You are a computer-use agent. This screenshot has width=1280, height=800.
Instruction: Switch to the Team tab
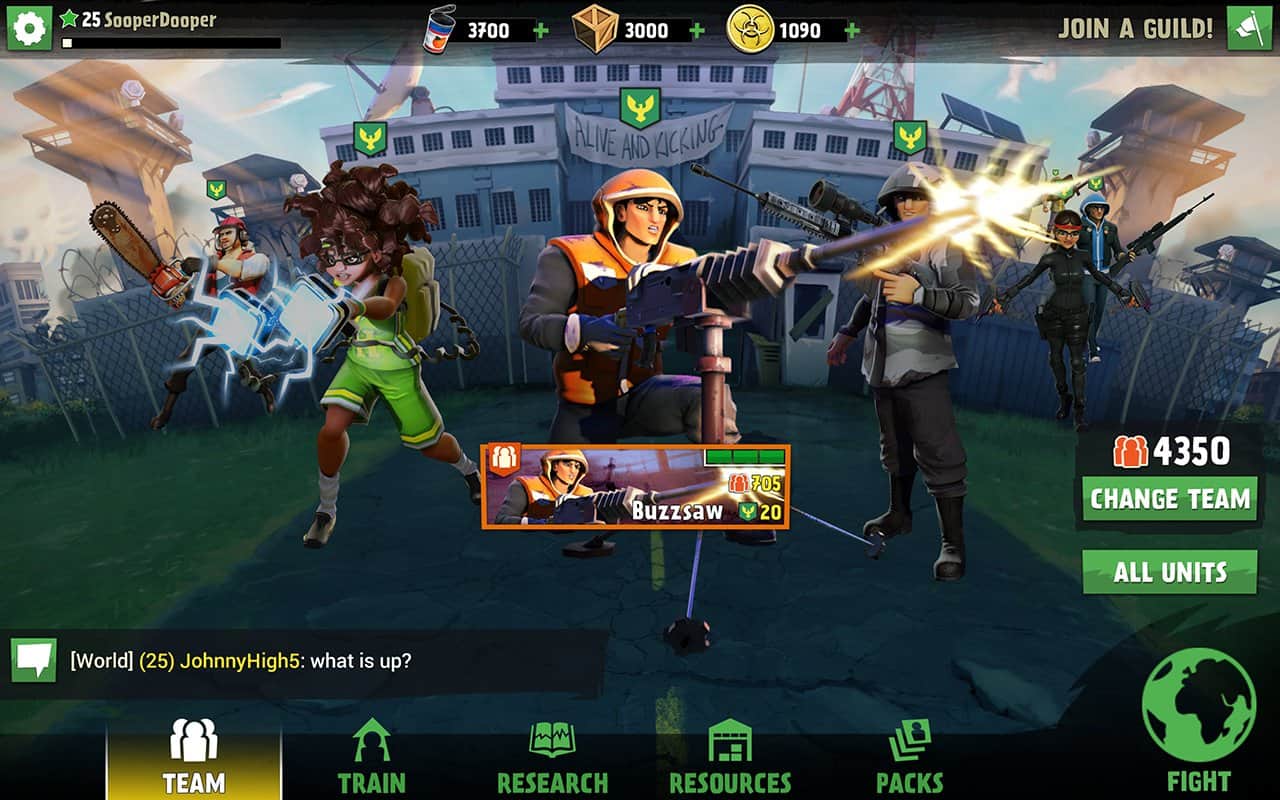[x=194, y=760]
